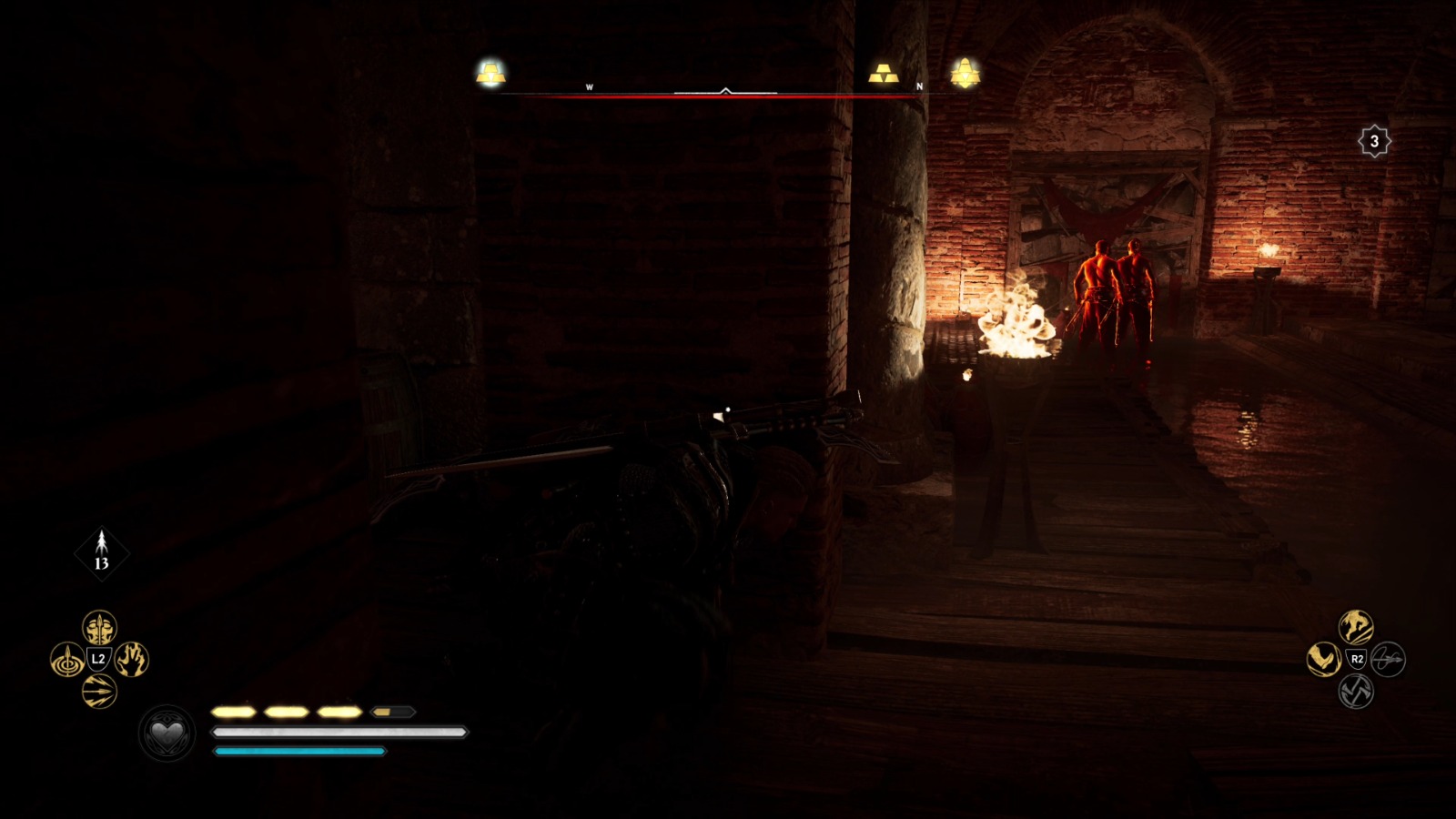Screen dimensions: 1456x819
Task: Activate the golden boot-kick melee ability icon
Action: (1323, 657)
